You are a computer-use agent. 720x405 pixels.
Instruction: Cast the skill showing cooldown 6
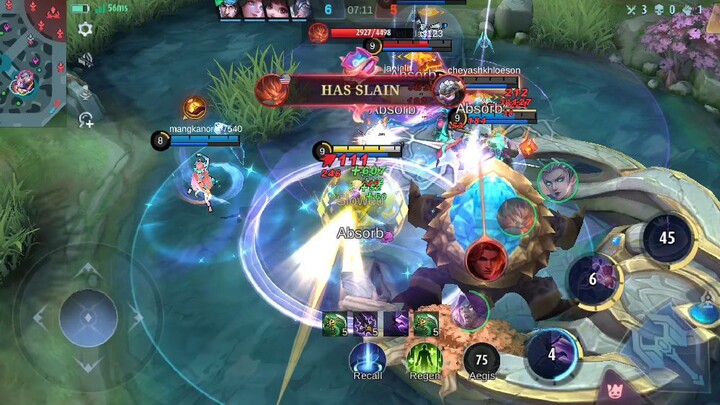point(593,279)
